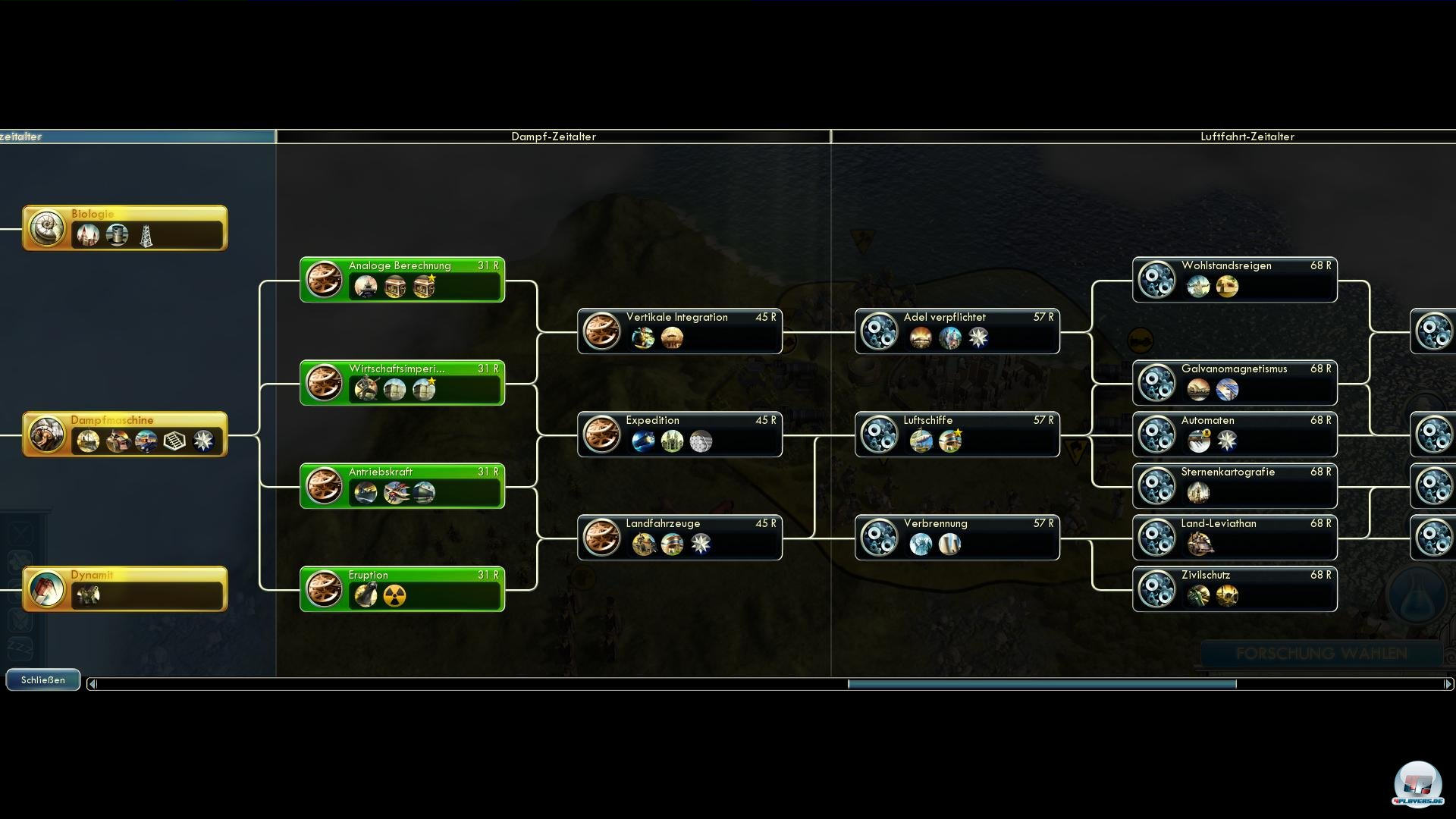This screenshot has height=819, width=1456.
Task: Select Analoge Berechnung research
Action: pos(402,280)
